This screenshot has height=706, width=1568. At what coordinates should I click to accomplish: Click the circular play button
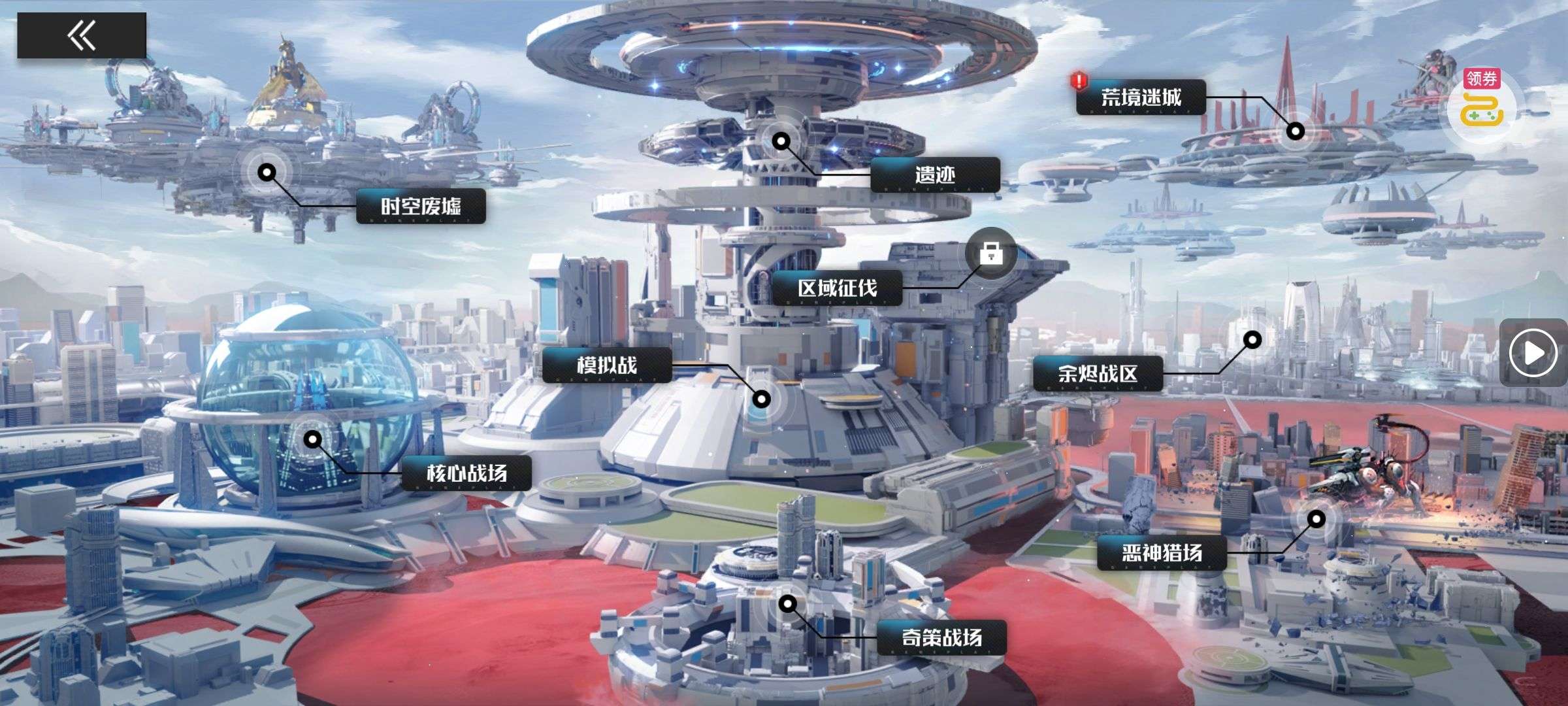click(1533, 353)
